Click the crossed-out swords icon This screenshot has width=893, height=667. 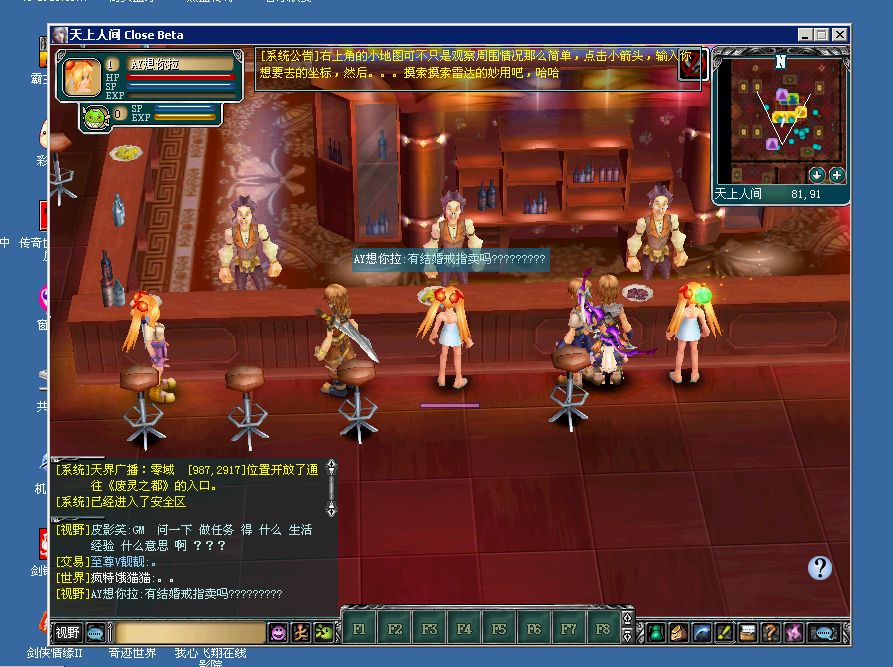click(x=692, y=65)
